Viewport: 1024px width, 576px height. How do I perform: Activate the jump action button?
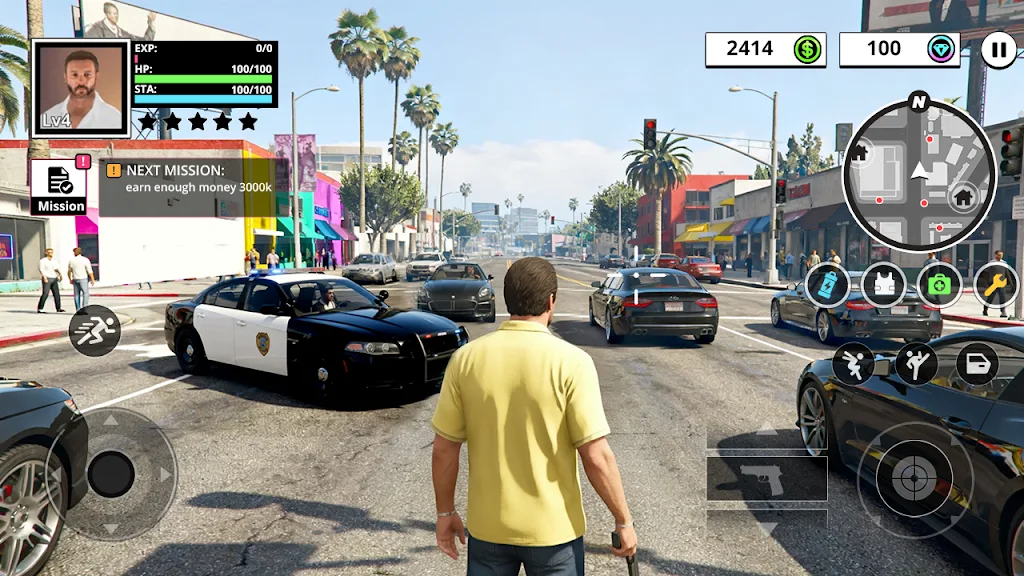point(853,364)
